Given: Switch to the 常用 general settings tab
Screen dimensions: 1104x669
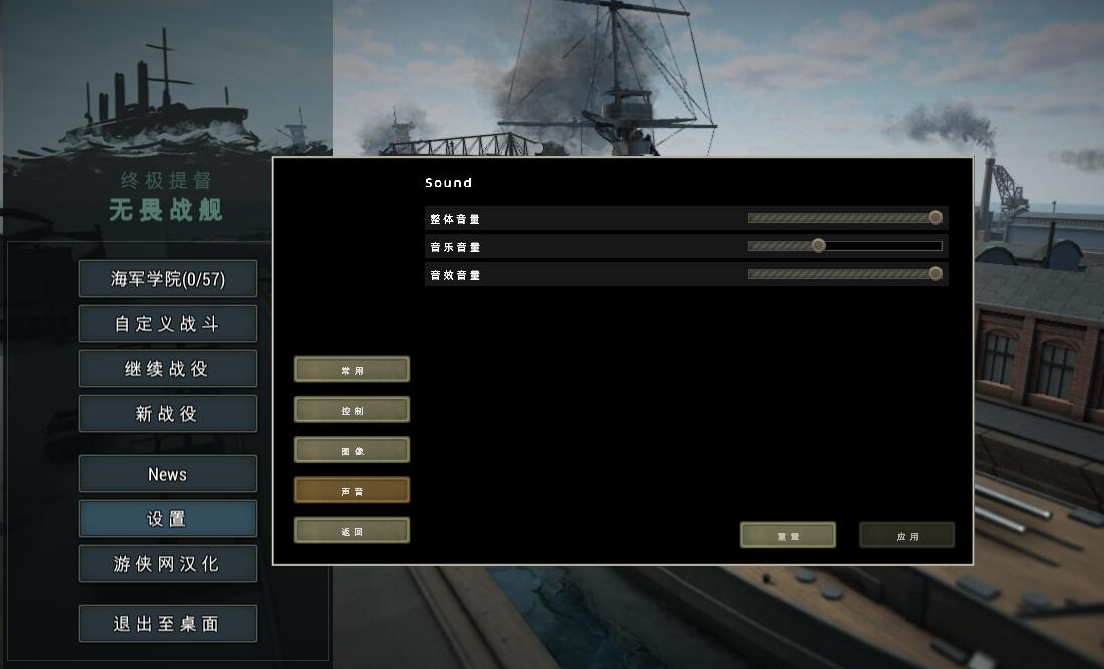Looking at the screenshot, I should [x=352, y=370].
